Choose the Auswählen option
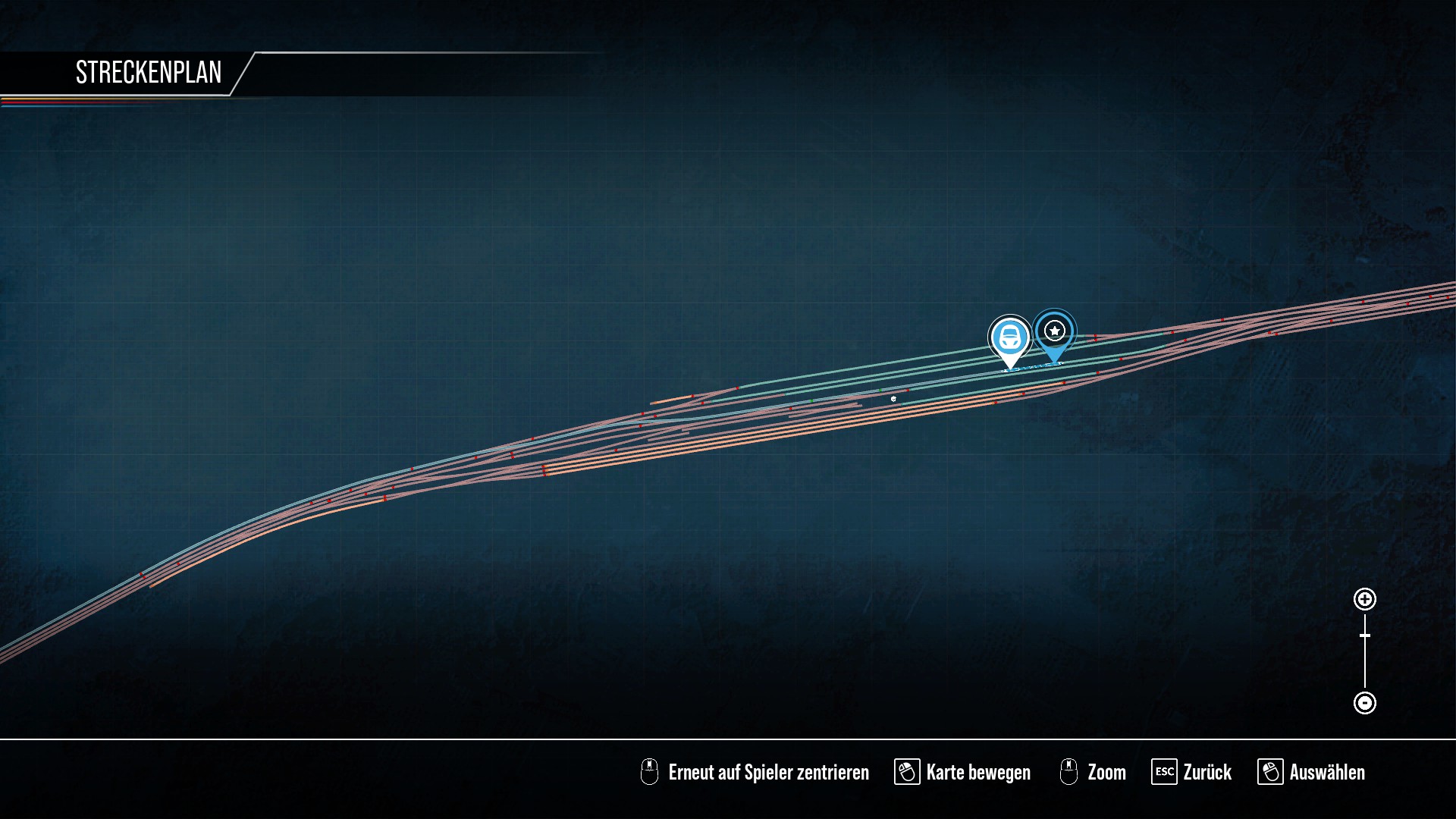Screen dimensions: 1456x819 click(x=1311, y=772)
